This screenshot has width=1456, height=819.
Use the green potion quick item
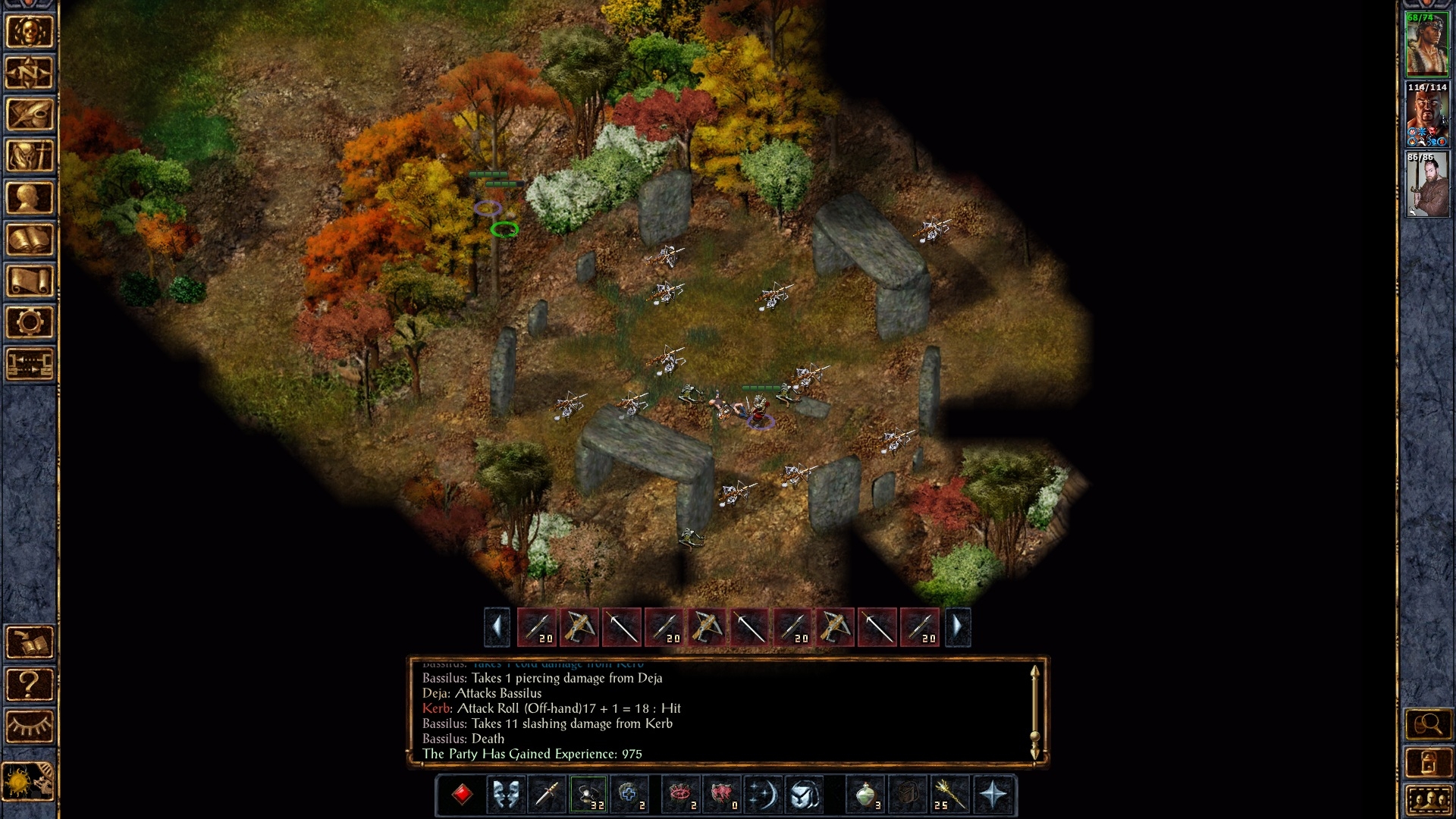point(865,795)
